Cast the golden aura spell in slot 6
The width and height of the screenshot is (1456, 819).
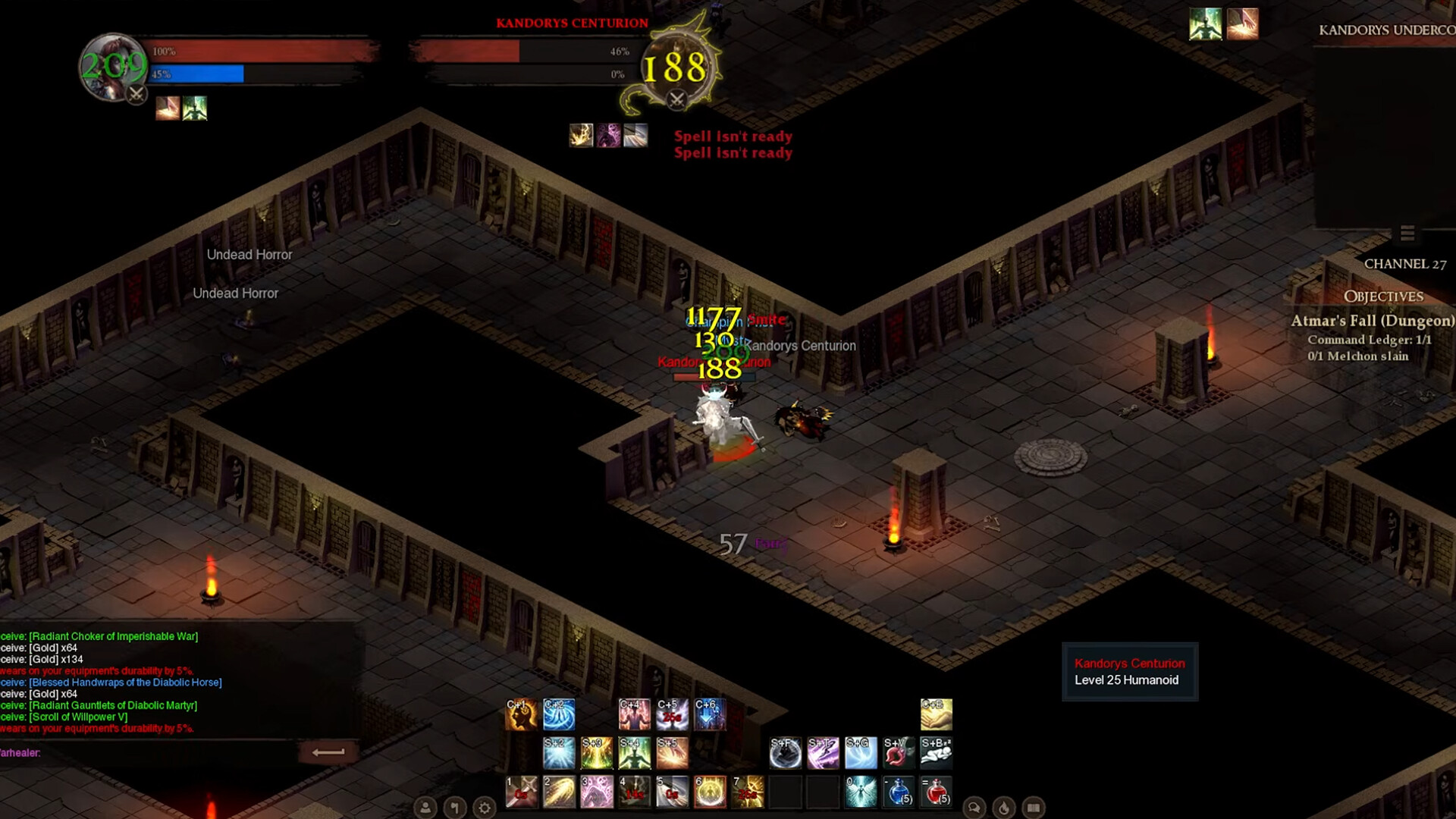(x=710, y=792)
